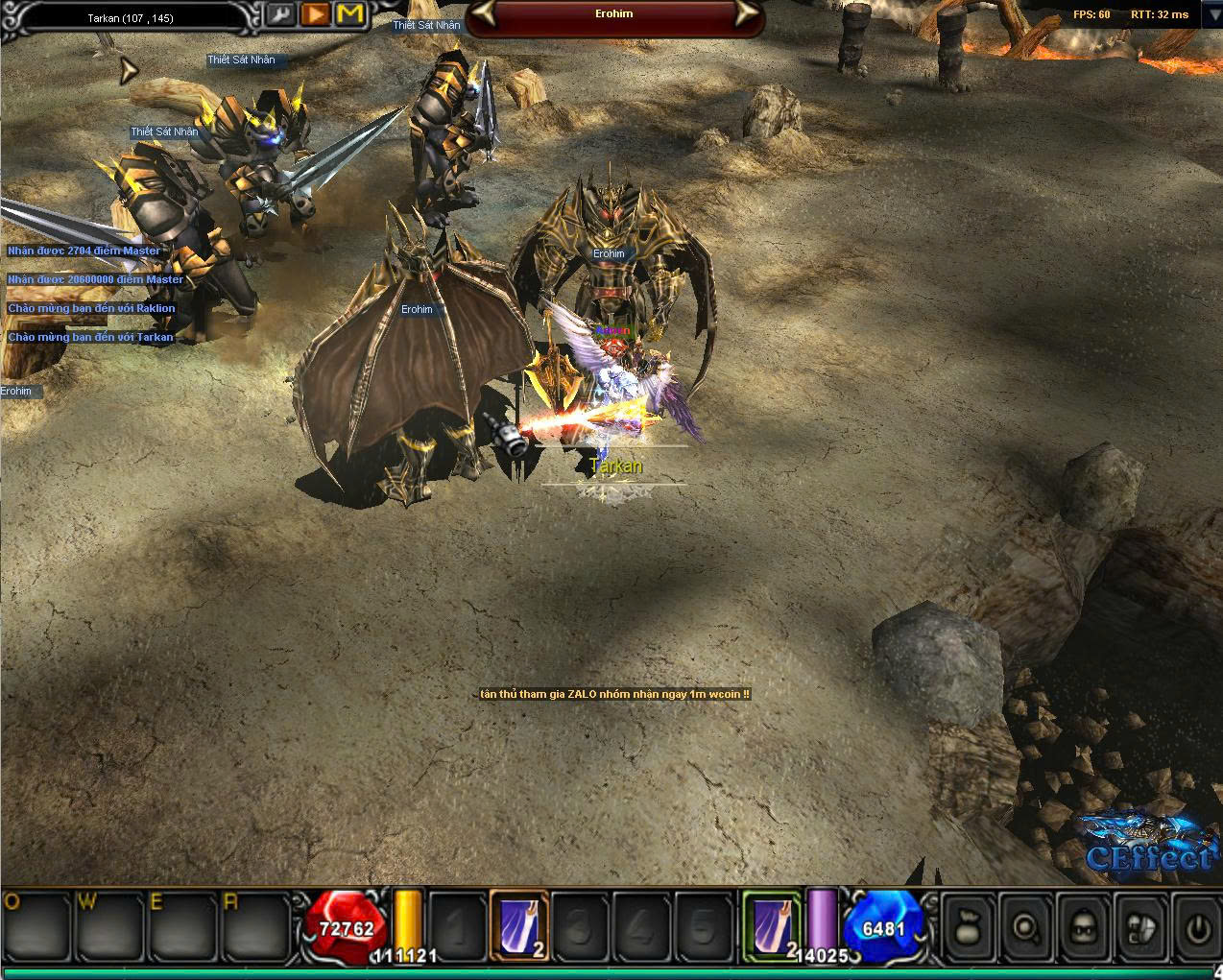Open the backpack inventory icon

click(x=1144, y=927)
